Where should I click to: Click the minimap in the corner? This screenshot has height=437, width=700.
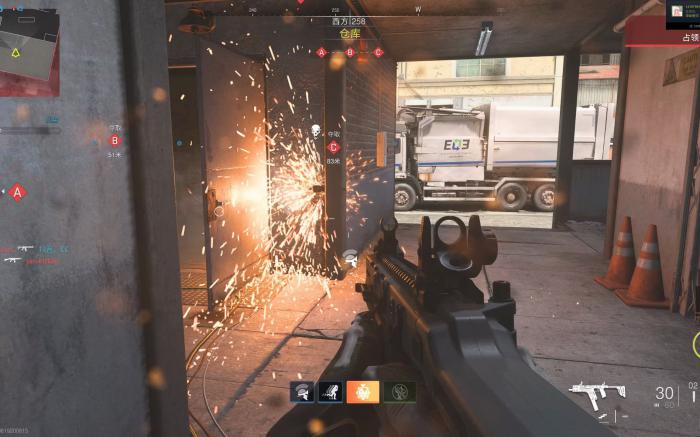[x=28, y=48]
